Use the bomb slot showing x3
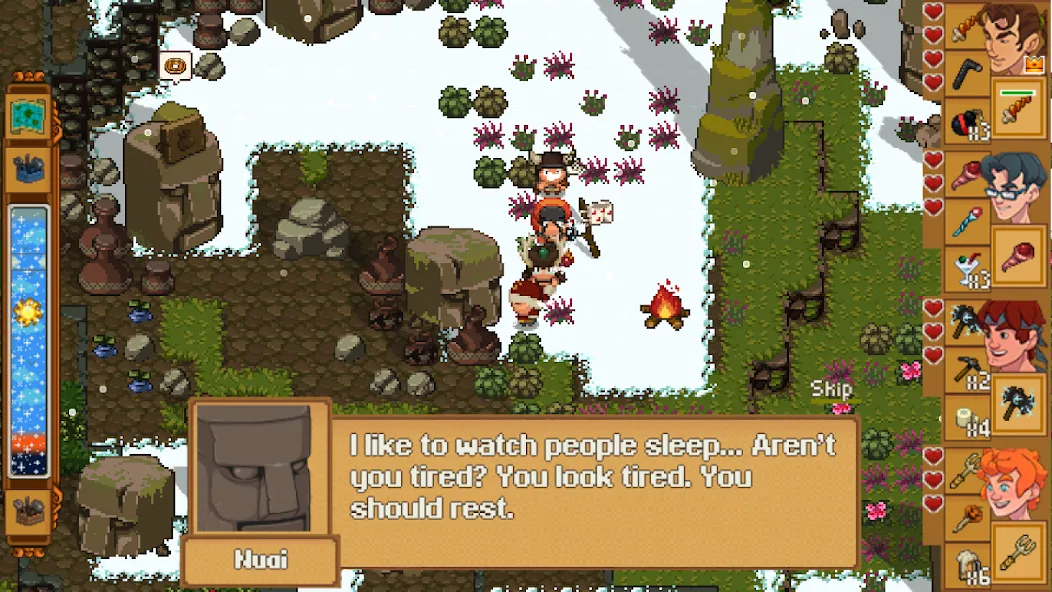The height and width of the screenshot is (592, 1052). coord(966,118)
